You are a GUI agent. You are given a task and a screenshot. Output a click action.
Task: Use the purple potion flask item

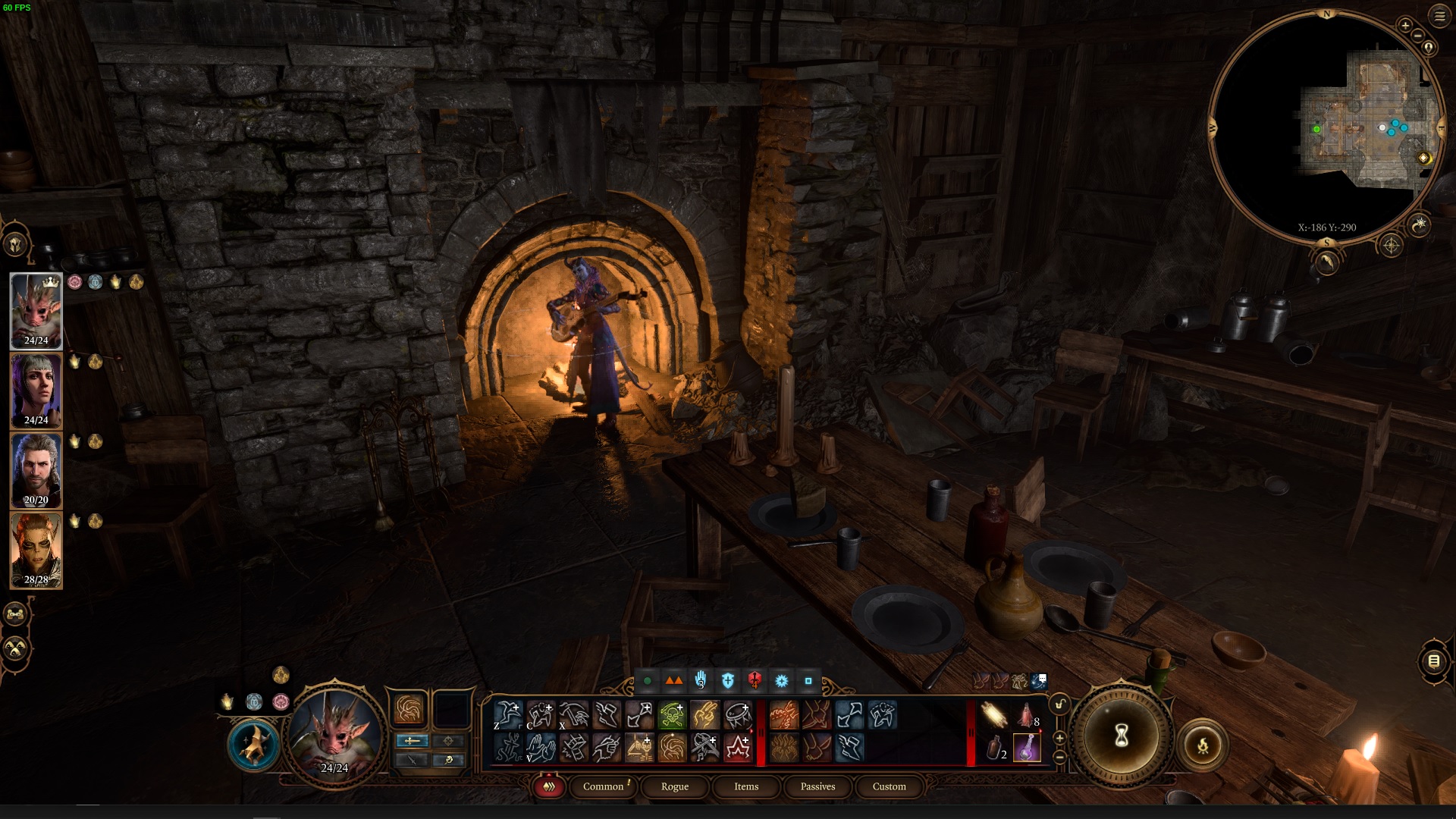click(x=1027, y=748)
